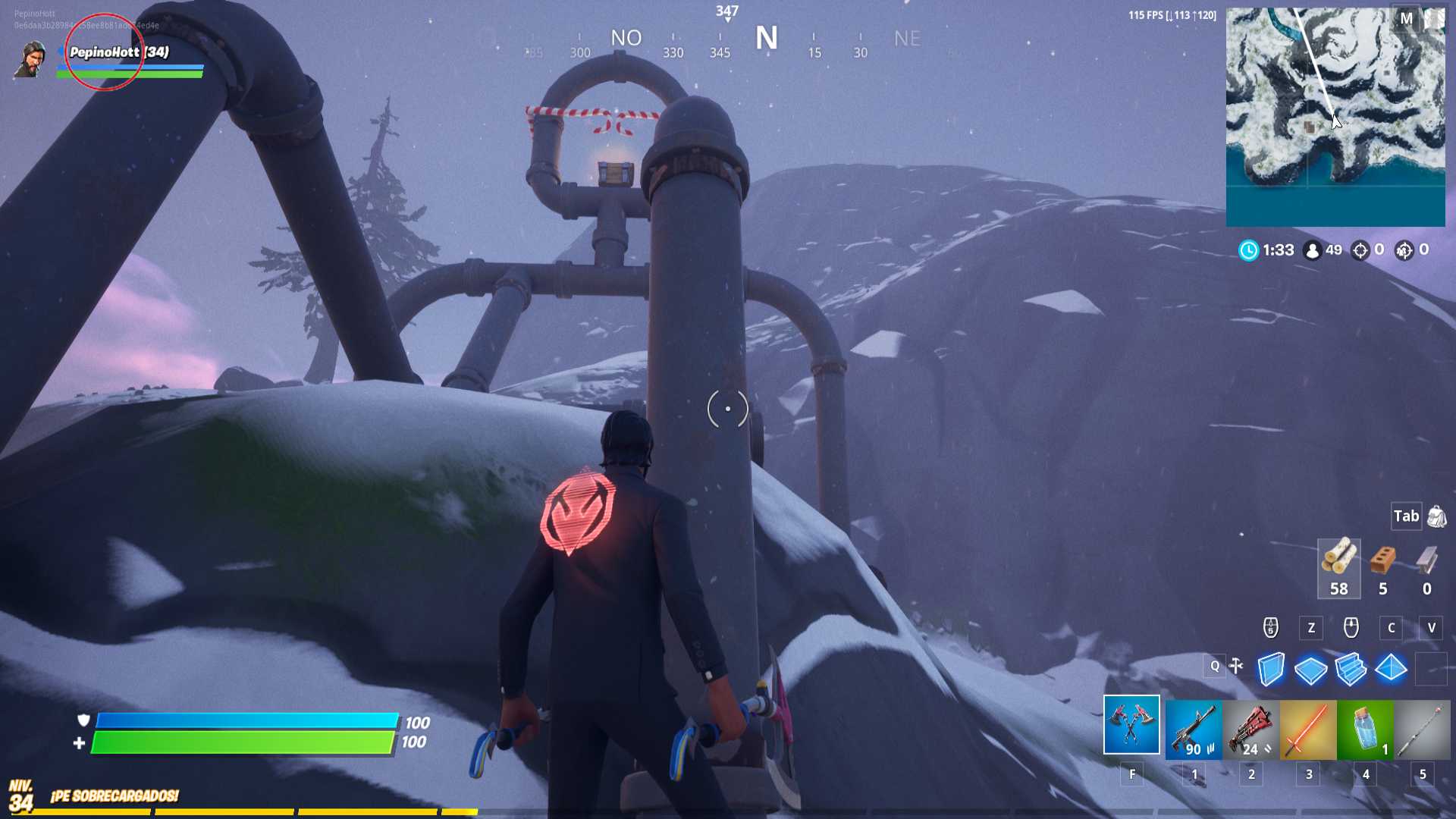Choose the shield potion slot

point(1365,730)
